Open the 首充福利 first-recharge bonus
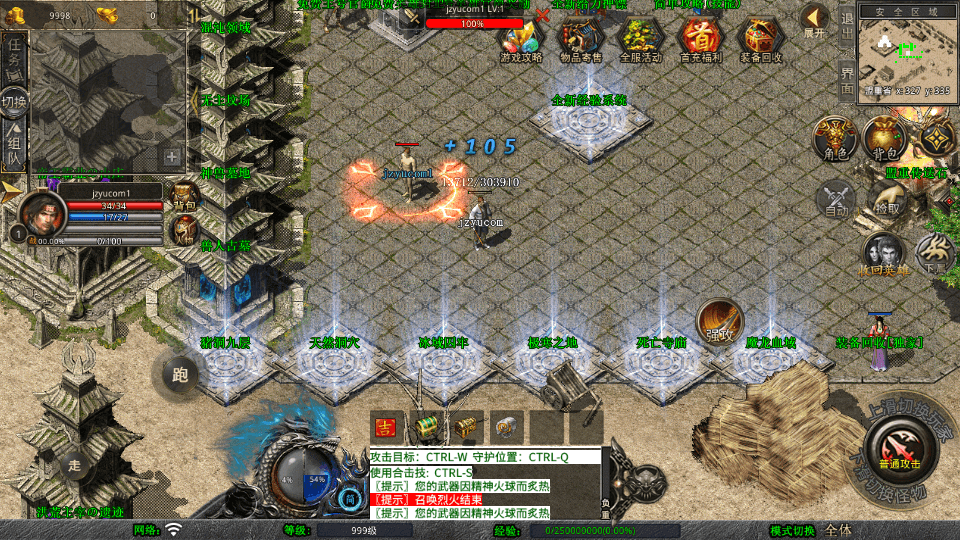 700,37
